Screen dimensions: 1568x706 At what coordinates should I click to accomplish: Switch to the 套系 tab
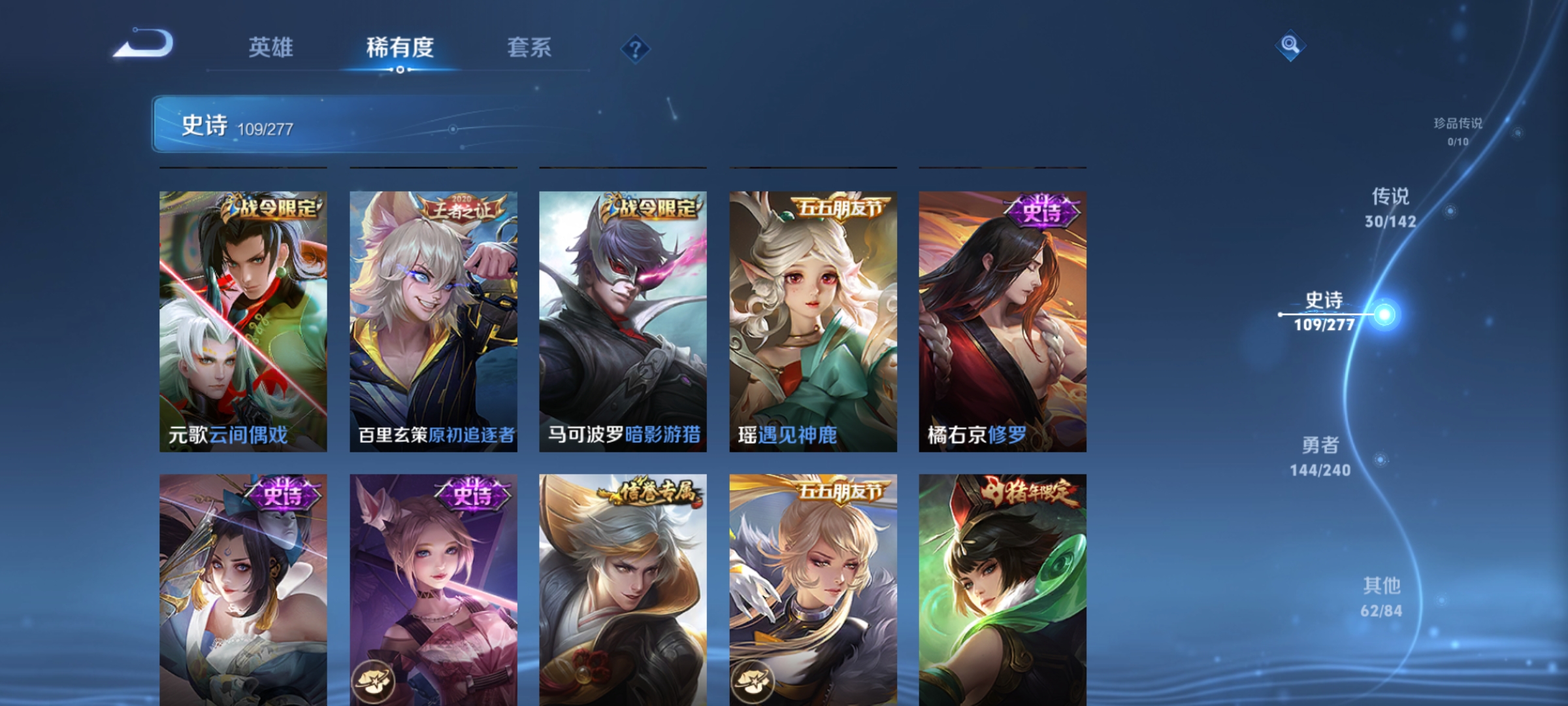pyautogui.click(x=529, y=47)
